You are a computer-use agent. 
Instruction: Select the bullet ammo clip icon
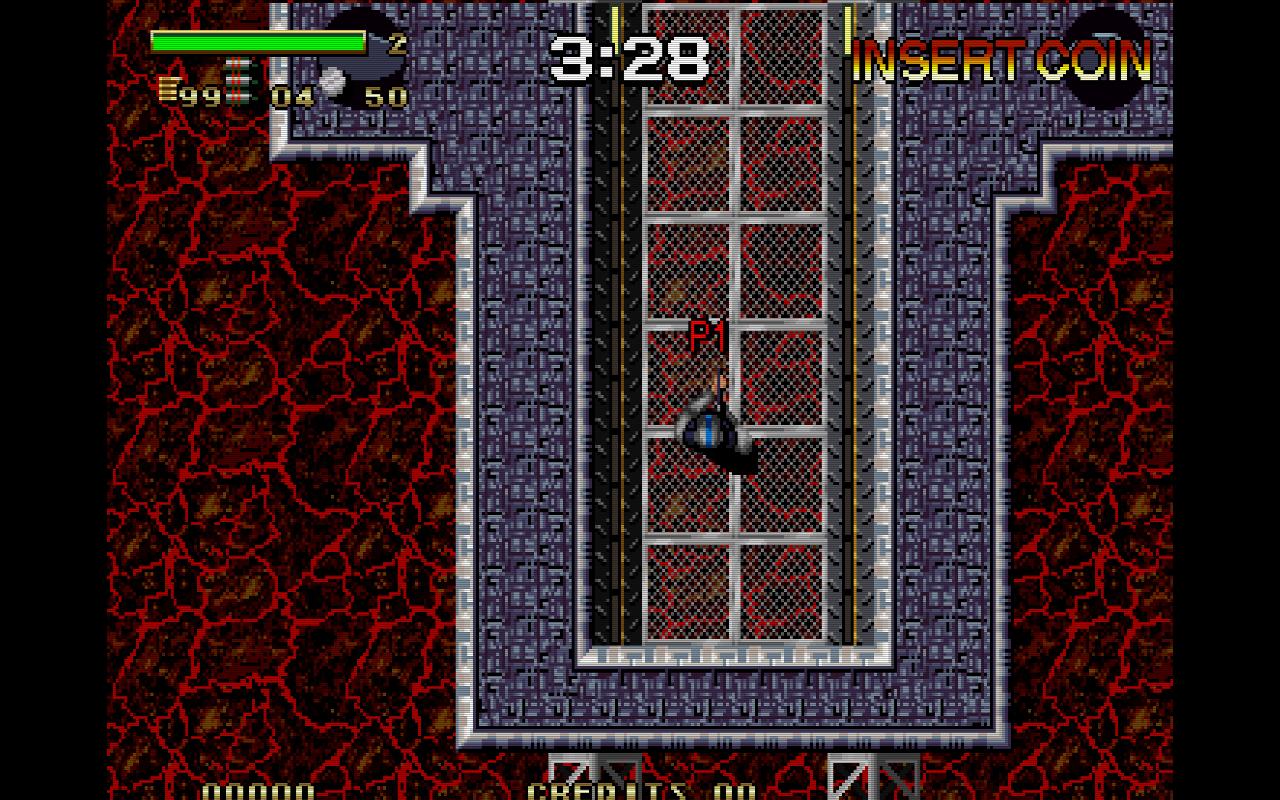pyautogui.click(x=168, y=92)
